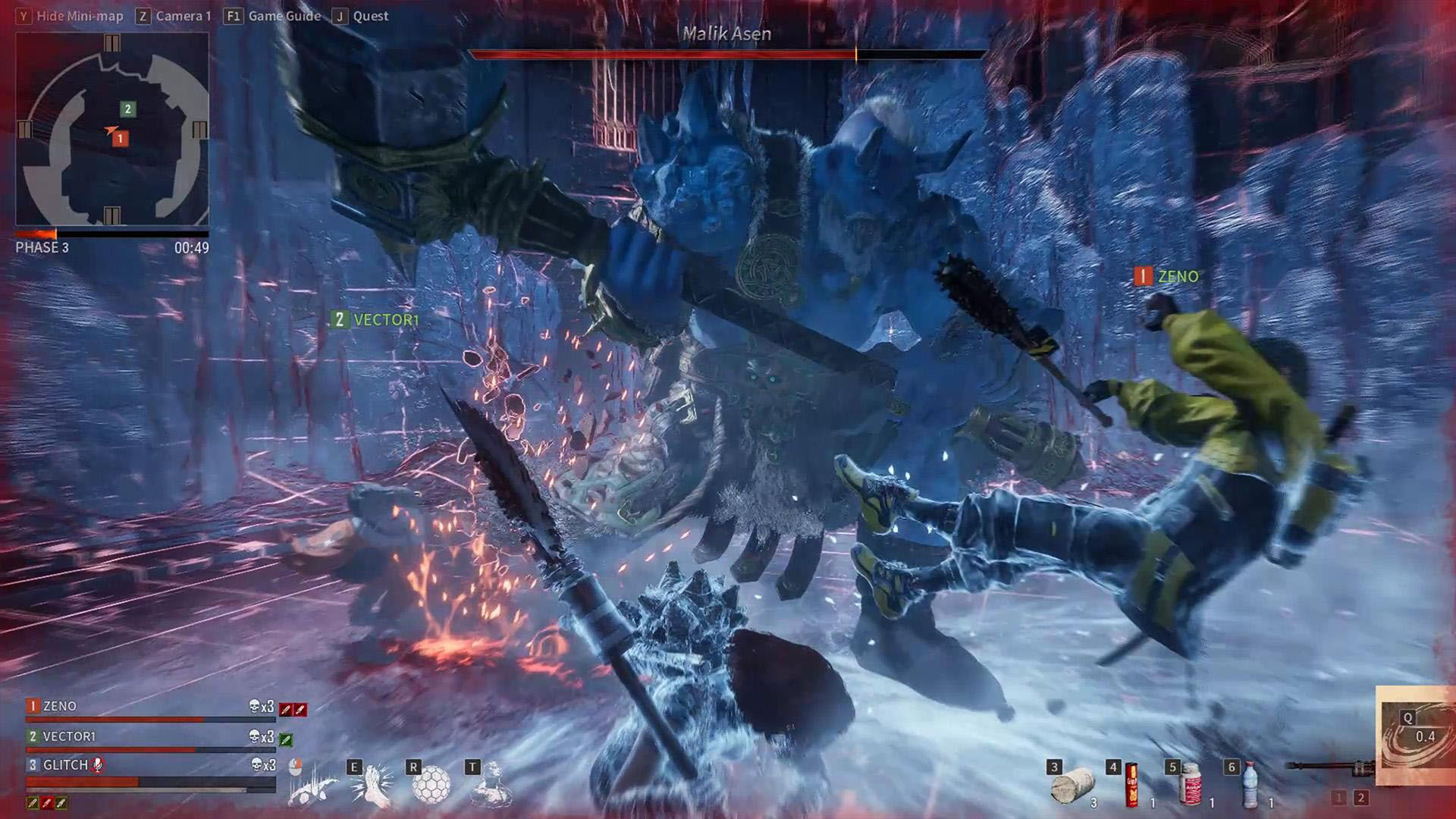Use the red spray can item
The width and height of the screenshot is (1456, 819).
[x=1132, y=784]
